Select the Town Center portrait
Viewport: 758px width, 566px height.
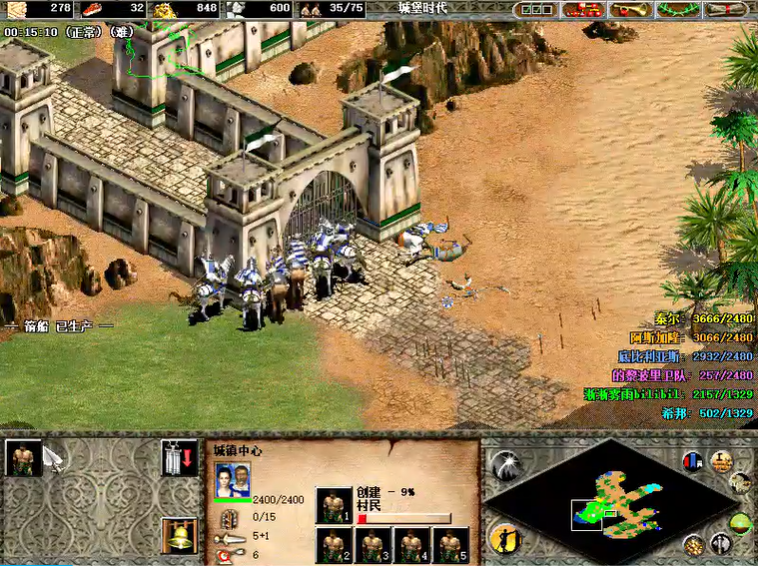tap(233, 478)
